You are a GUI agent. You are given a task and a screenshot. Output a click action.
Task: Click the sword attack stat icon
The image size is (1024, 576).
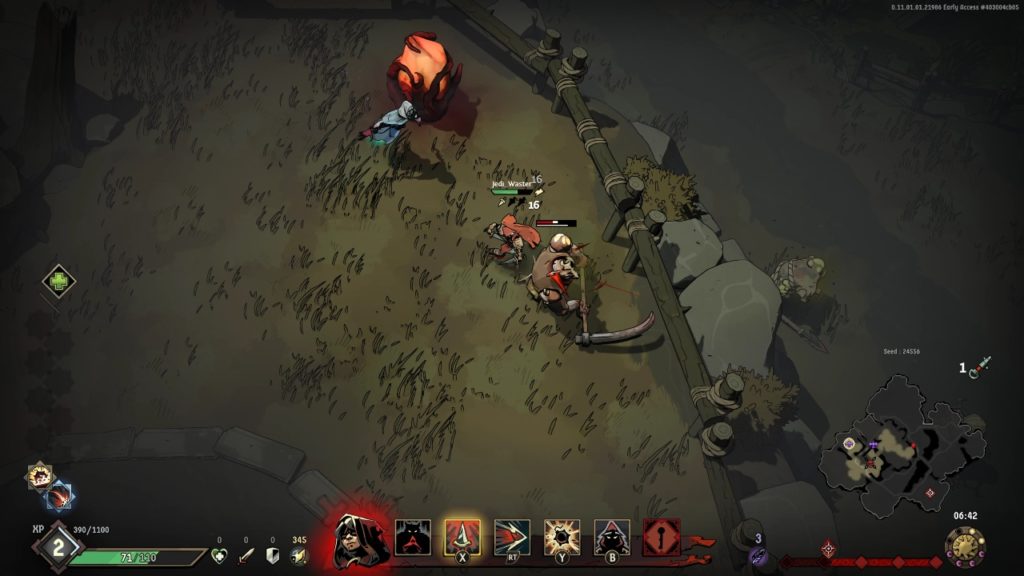coord(245,556)
